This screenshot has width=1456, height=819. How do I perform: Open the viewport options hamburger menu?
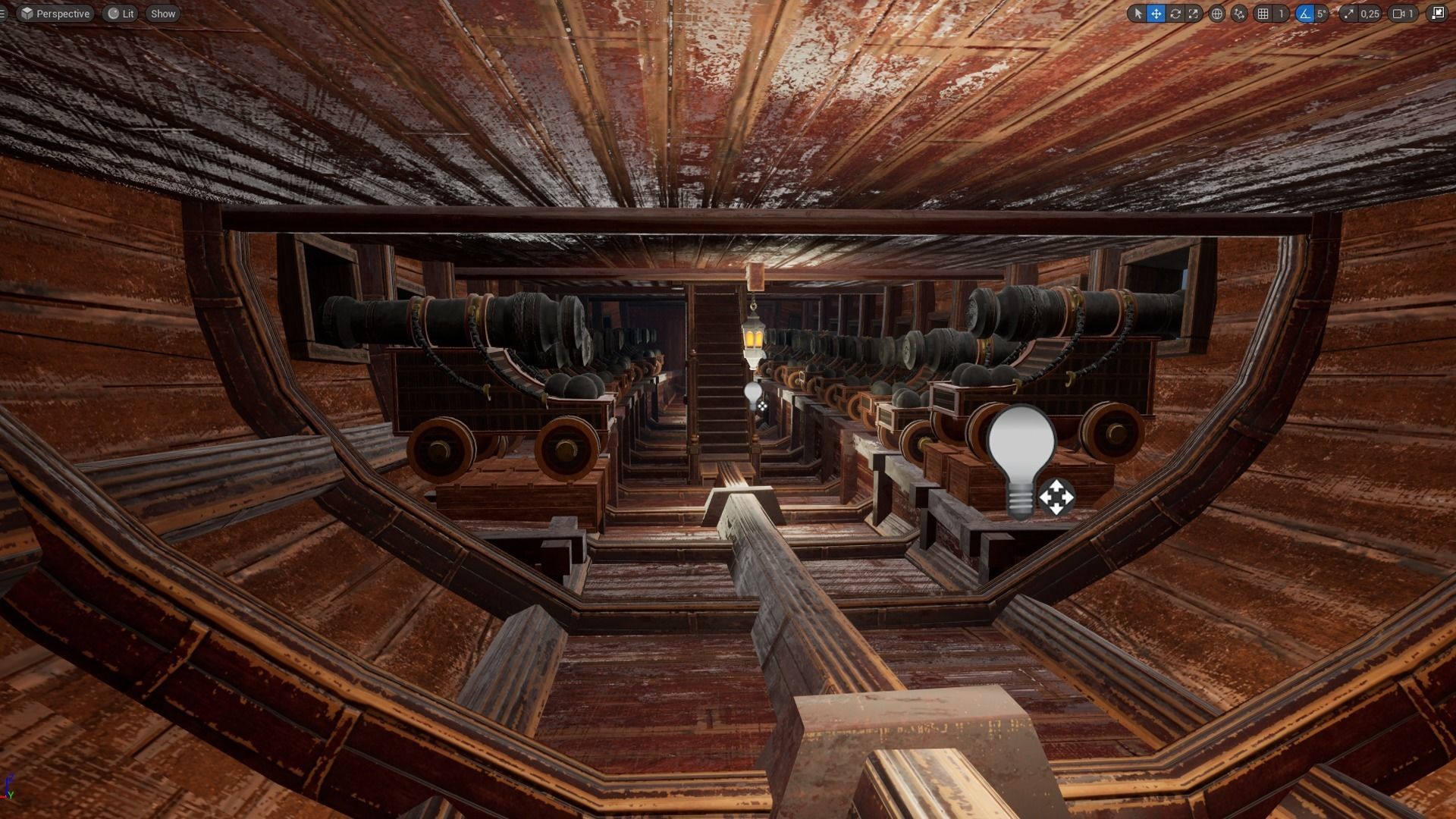coord(3,14)
